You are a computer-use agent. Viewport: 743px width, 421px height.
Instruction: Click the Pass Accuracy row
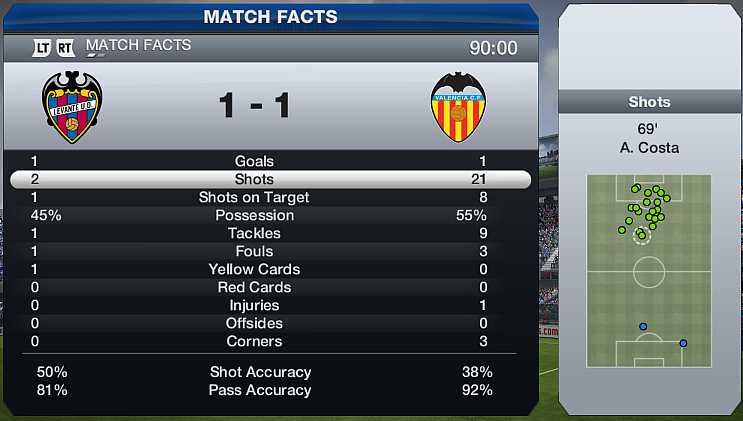click(x=260, y=390)
